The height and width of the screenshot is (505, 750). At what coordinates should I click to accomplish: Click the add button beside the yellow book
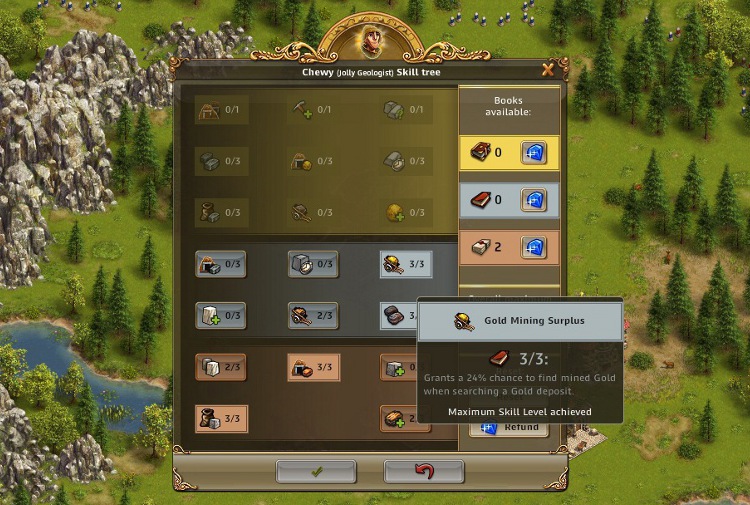[534, 153]
